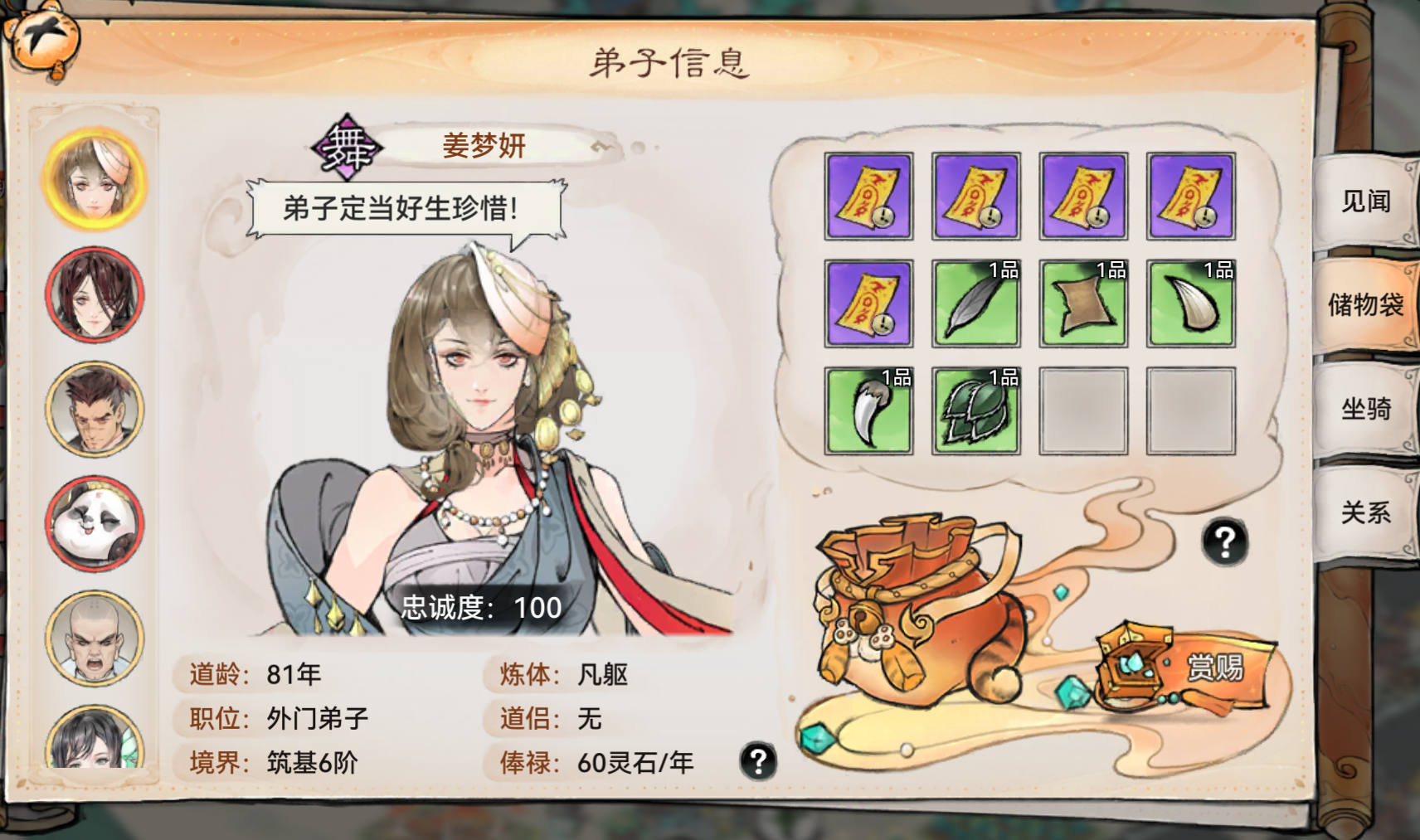
Task: Select the spiky-haired male disciple portrait
Action: click(x=94, y=408)
